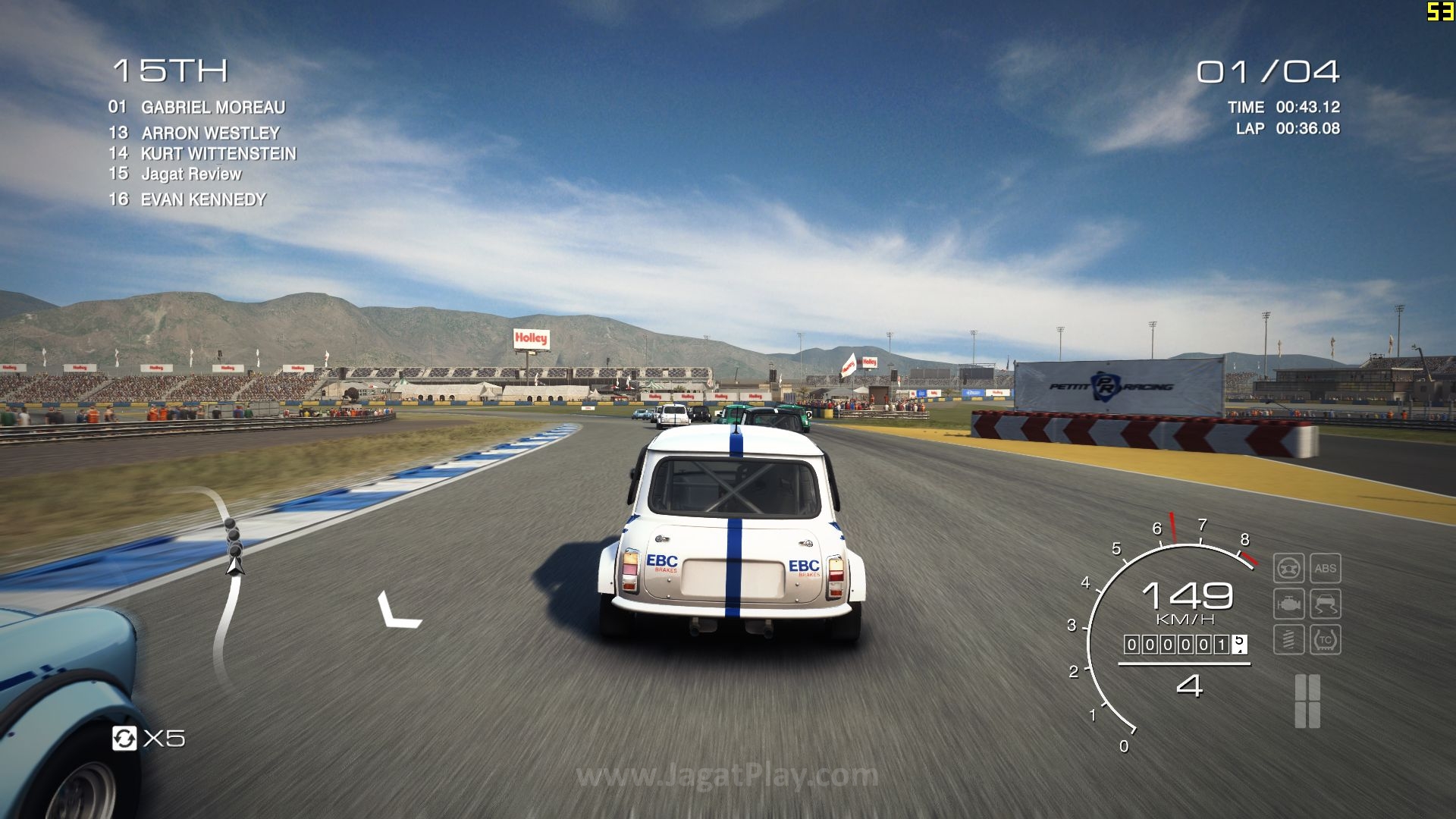Choose Arron Westley in the leaderboard

[194, 133]
